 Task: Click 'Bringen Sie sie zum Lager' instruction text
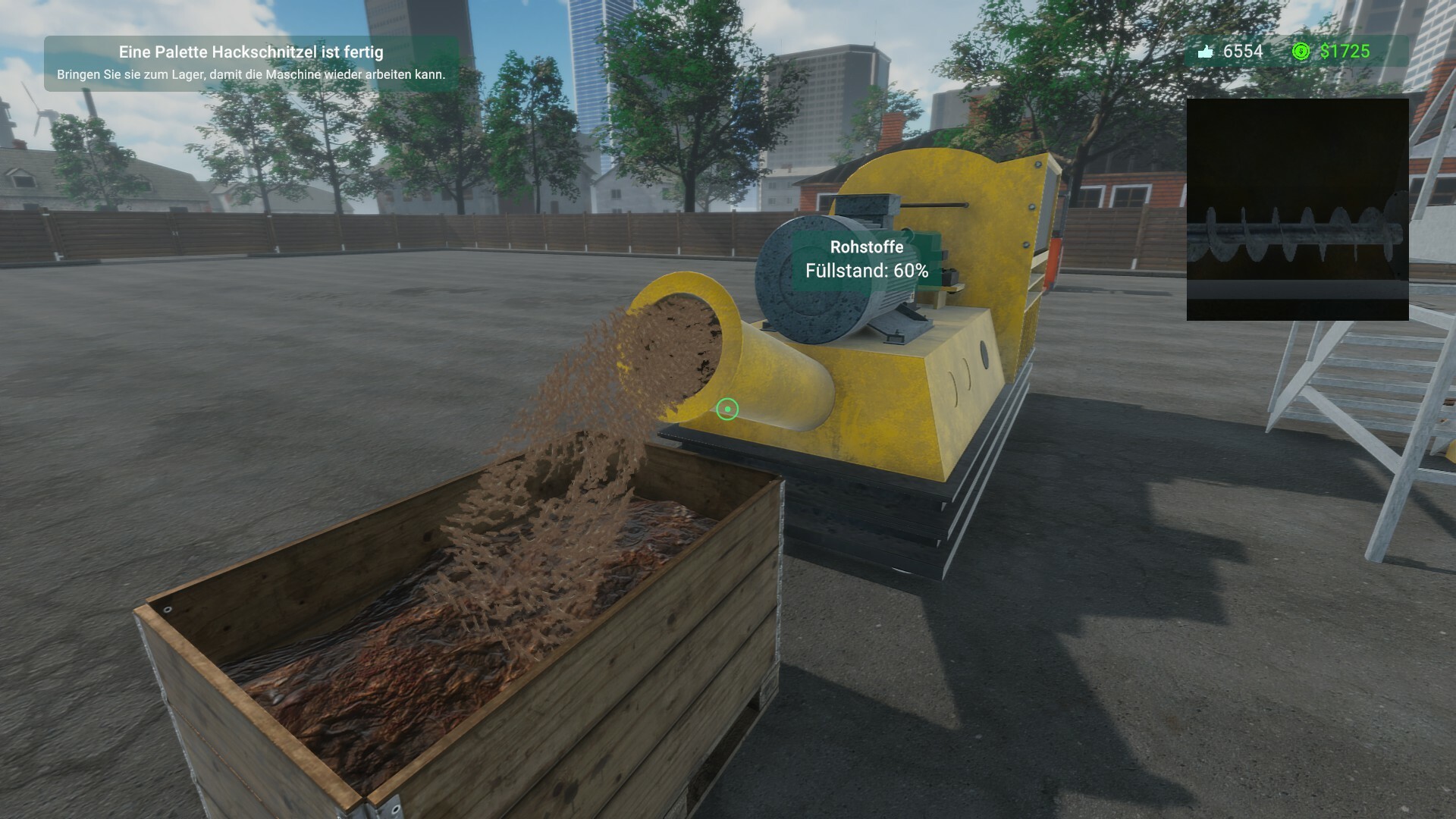click(252, 74)
